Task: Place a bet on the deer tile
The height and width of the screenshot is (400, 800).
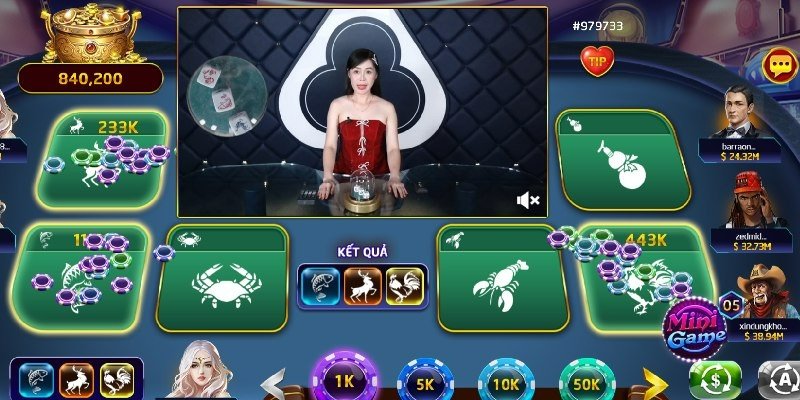Action: click(100, 160)
